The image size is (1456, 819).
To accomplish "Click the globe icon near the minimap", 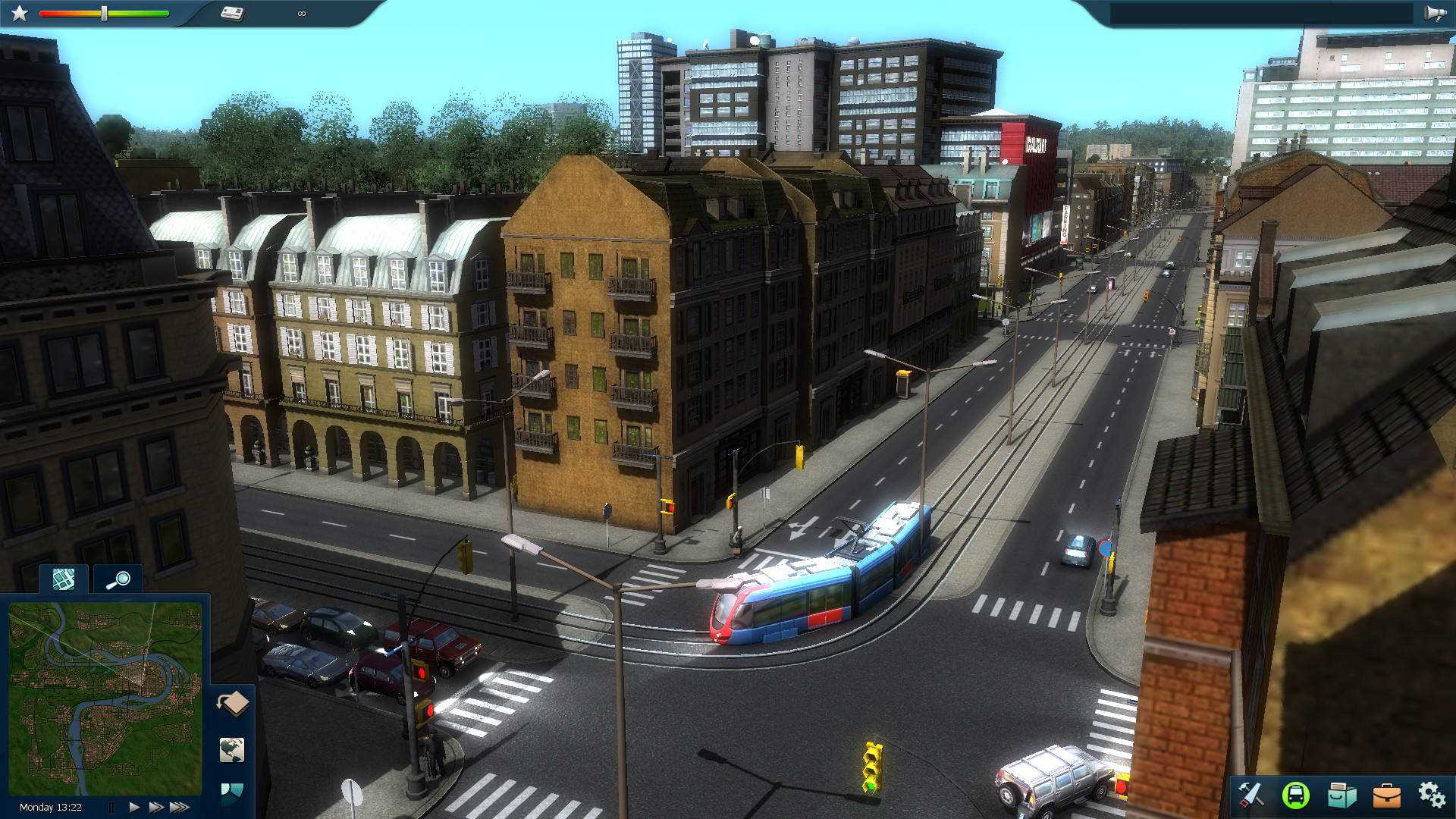I will pyautogui.click(x=231, y=751).
